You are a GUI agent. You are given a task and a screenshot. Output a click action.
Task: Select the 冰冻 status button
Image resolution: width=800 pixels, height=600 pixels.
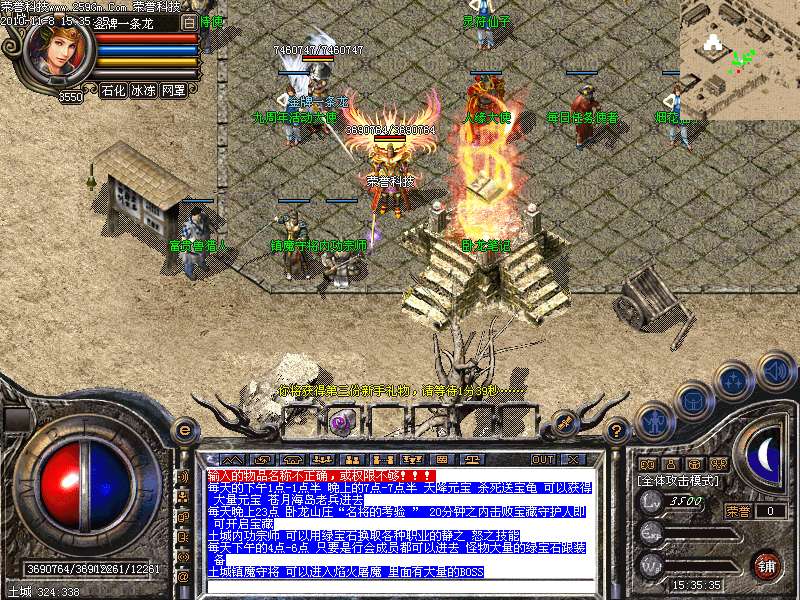pyautogui.click(x=143, y=90)
